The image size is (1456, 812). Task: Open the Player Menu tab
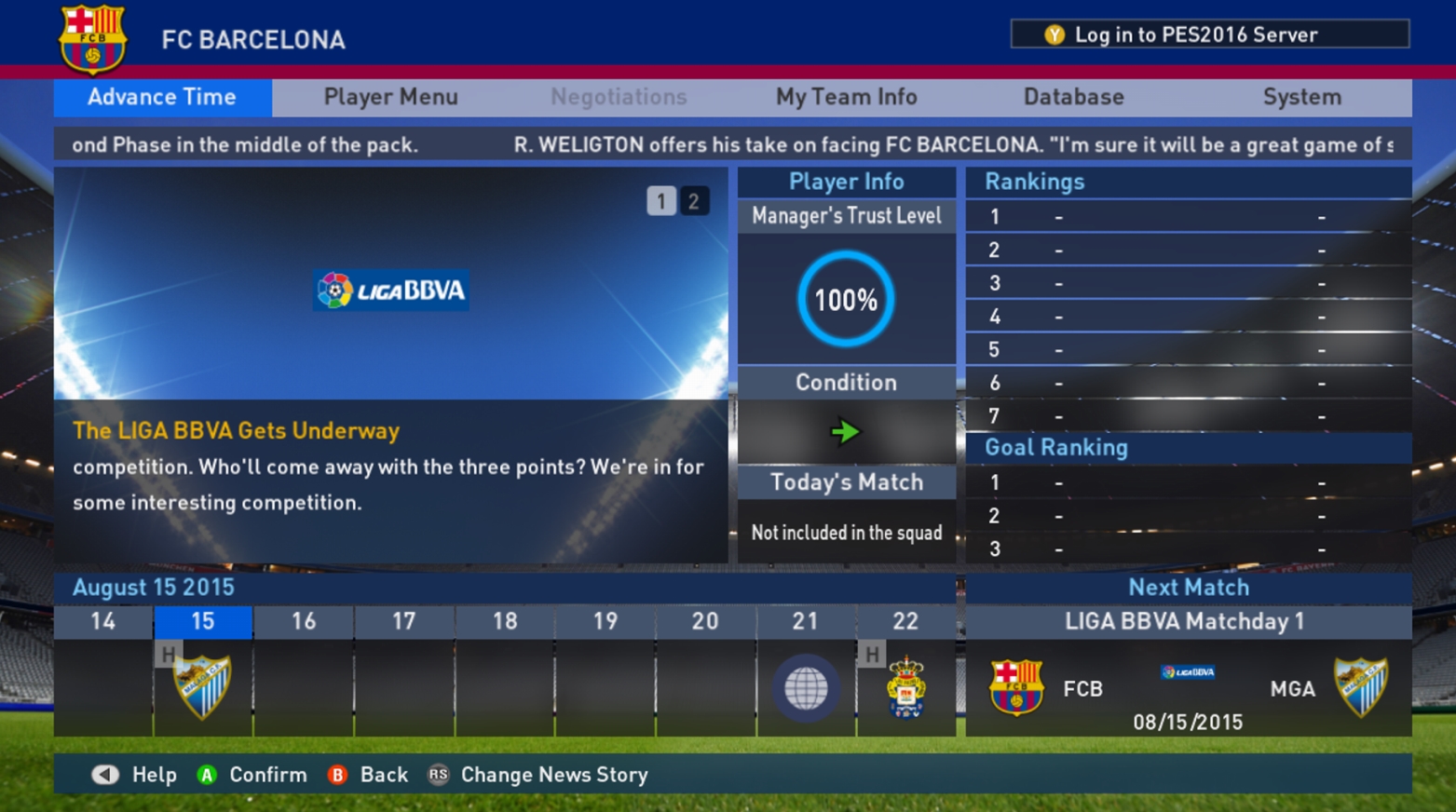click(390, 97)
